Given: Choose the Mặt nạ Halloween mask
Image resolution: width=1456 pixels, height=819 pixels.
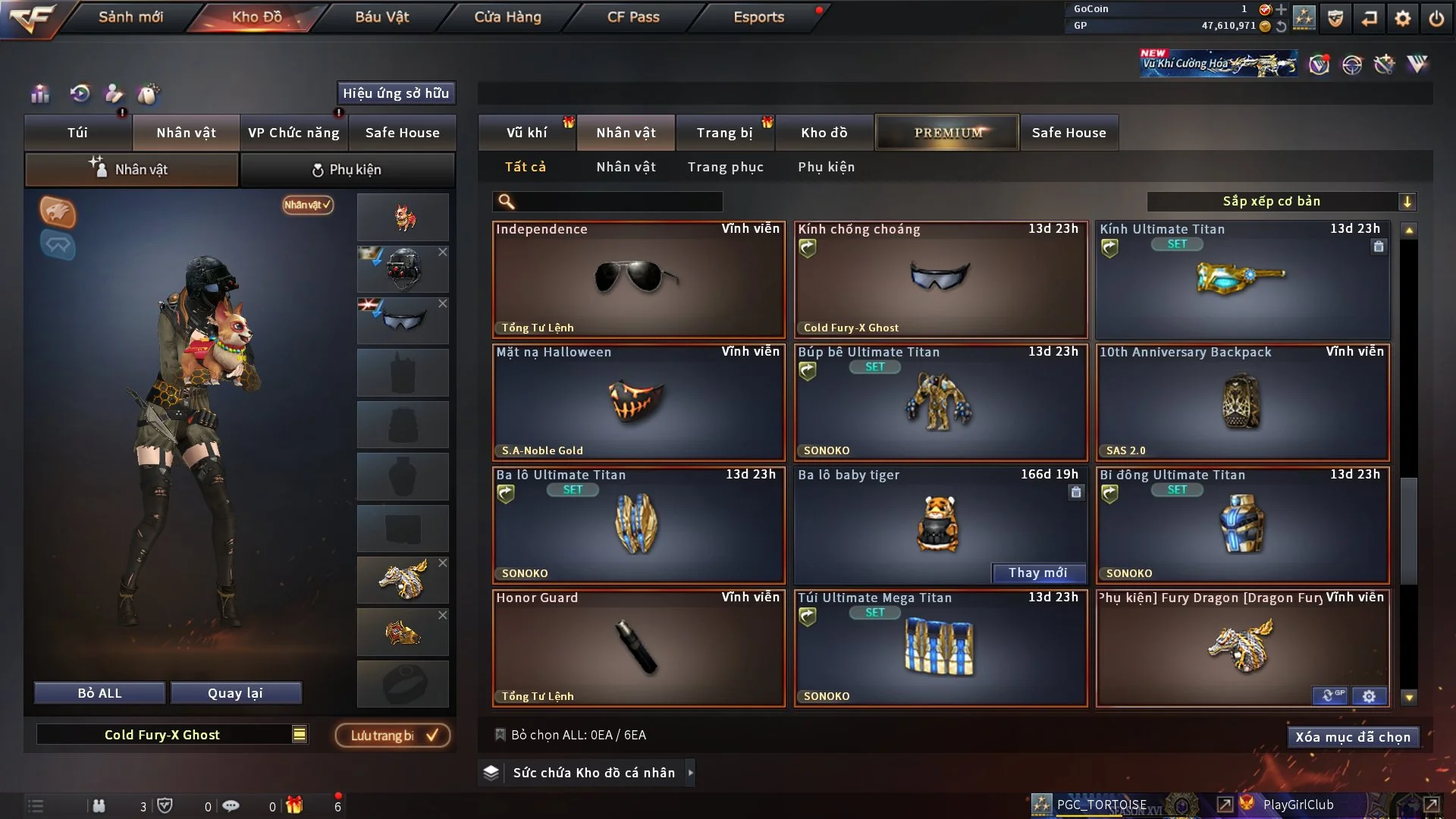Looking at the screenshot, I should [638, 402].
